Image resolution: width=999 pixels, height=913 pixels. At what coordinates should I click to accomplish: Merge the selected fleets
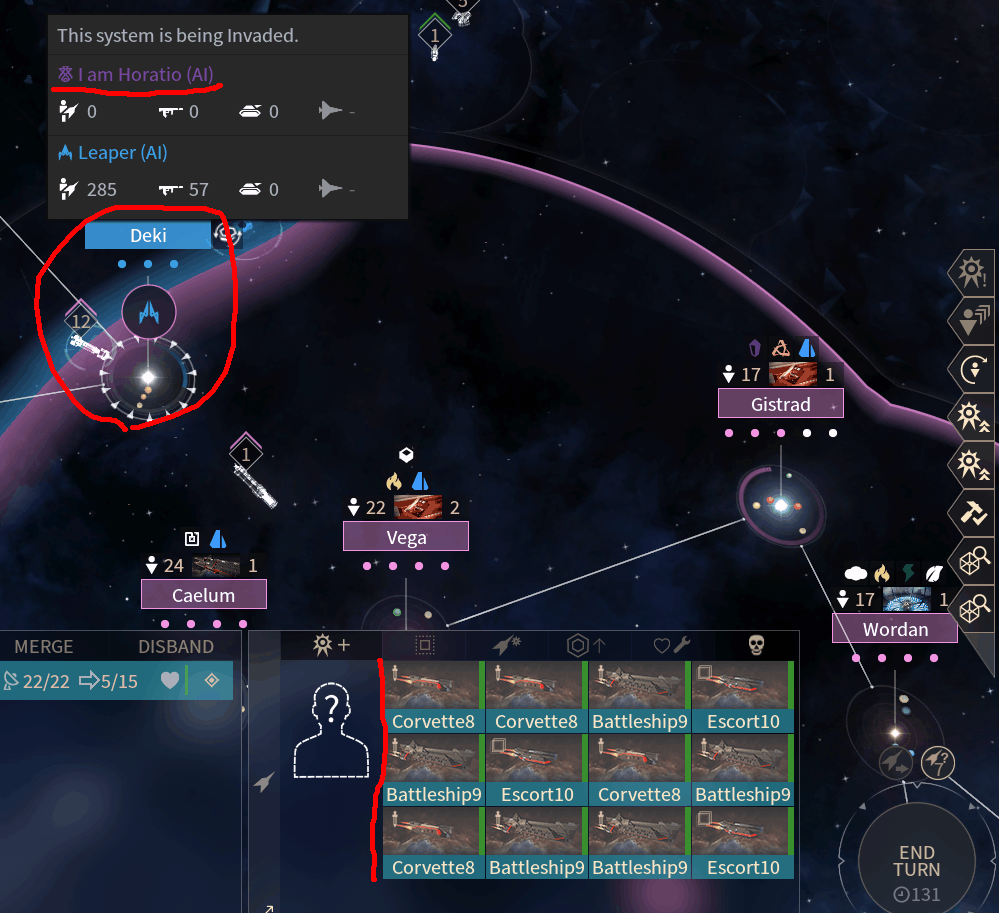(43, 647)
